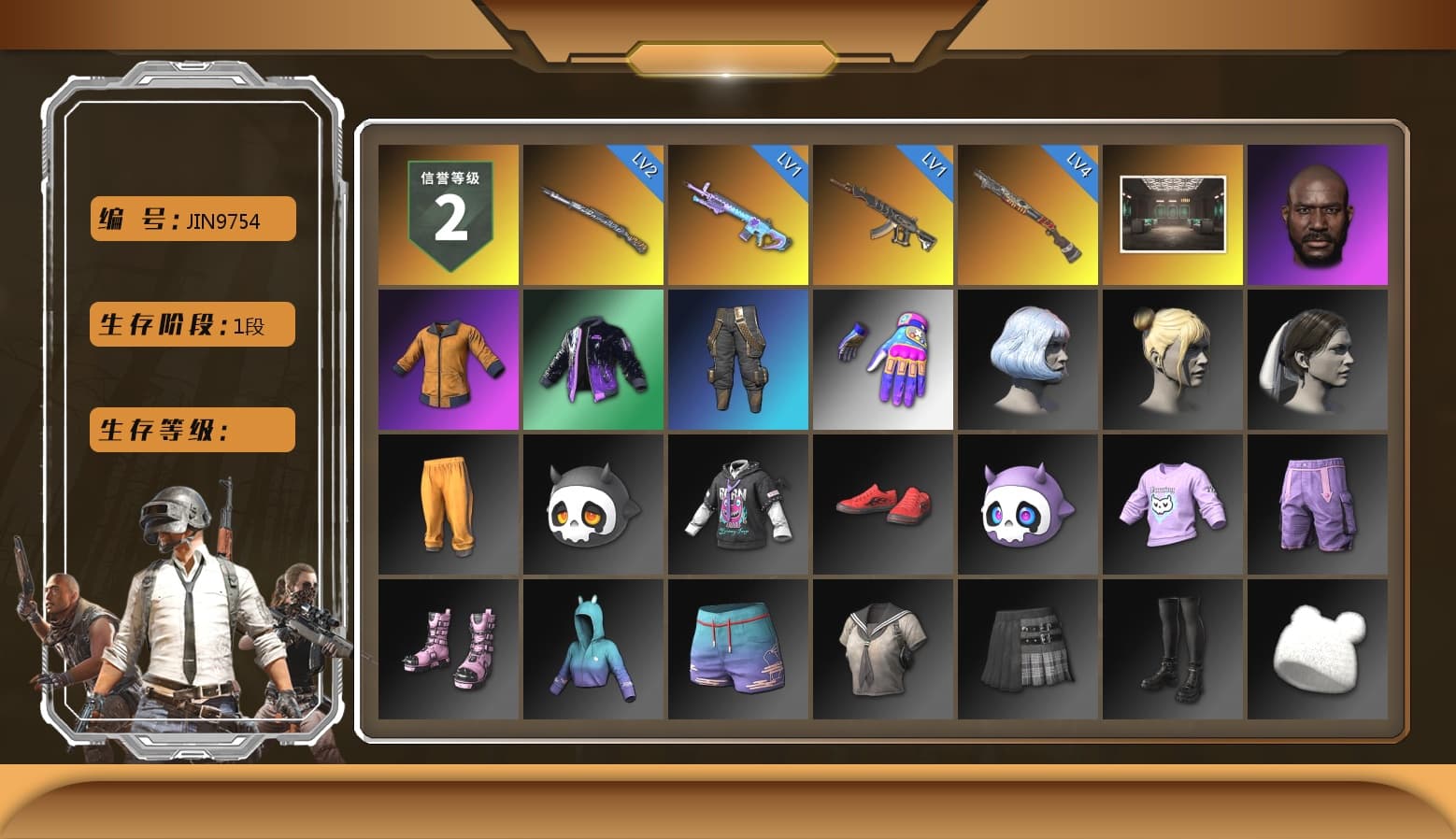Click the 生存等级 survival level label
Viewport: 1456px width, 839px height.
coord(191,430)
